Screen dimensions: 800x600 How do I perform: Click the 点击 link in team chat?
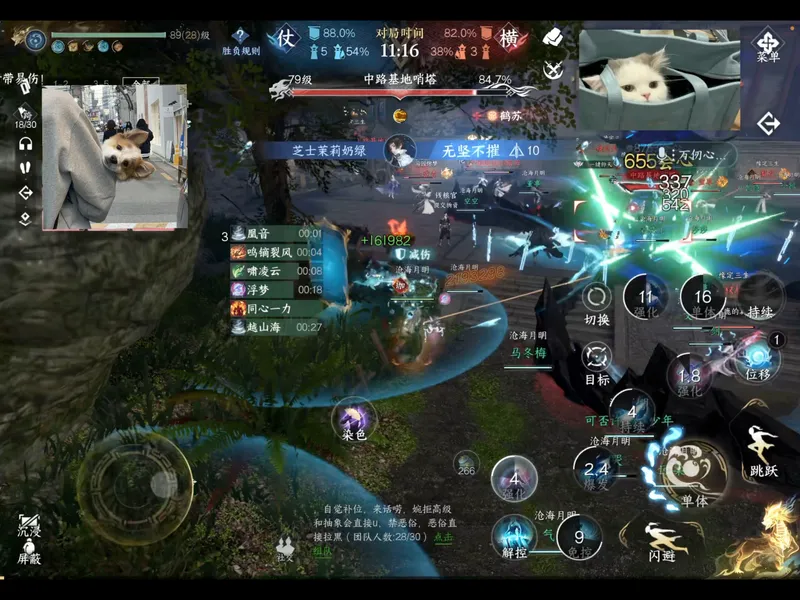click(x=442, y=537)
